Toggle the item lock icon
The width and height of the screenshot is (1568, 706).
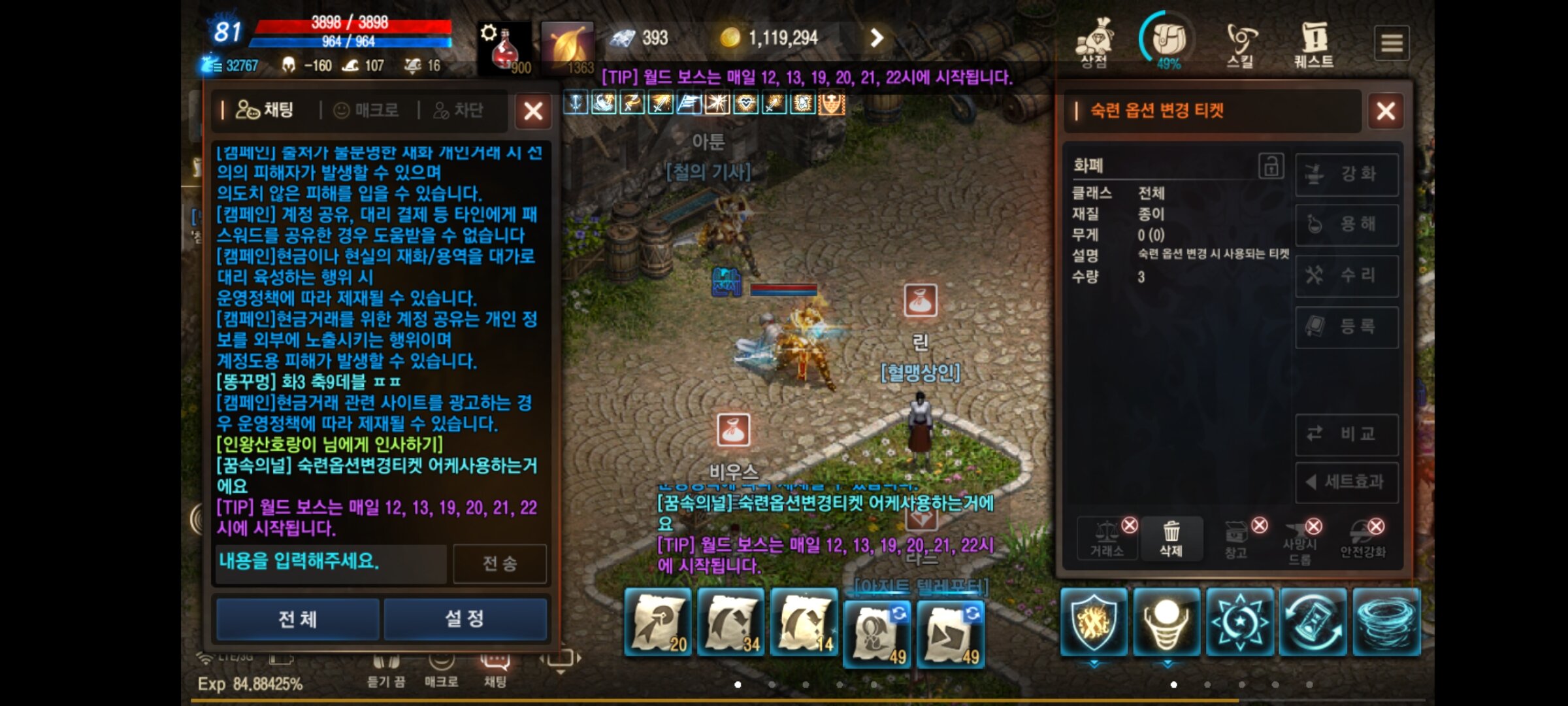point(1271,166)
